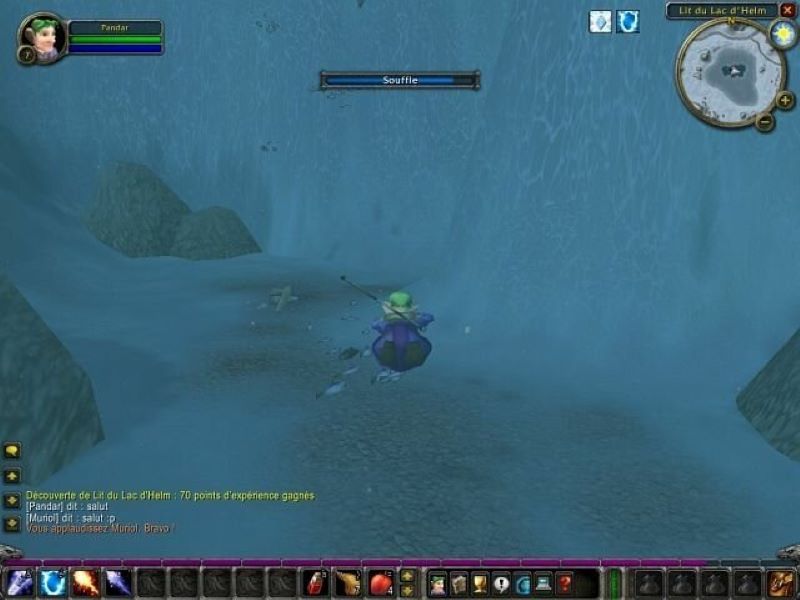
Task: Close the minimap with the red X
Action: click(x=787, y=11)
